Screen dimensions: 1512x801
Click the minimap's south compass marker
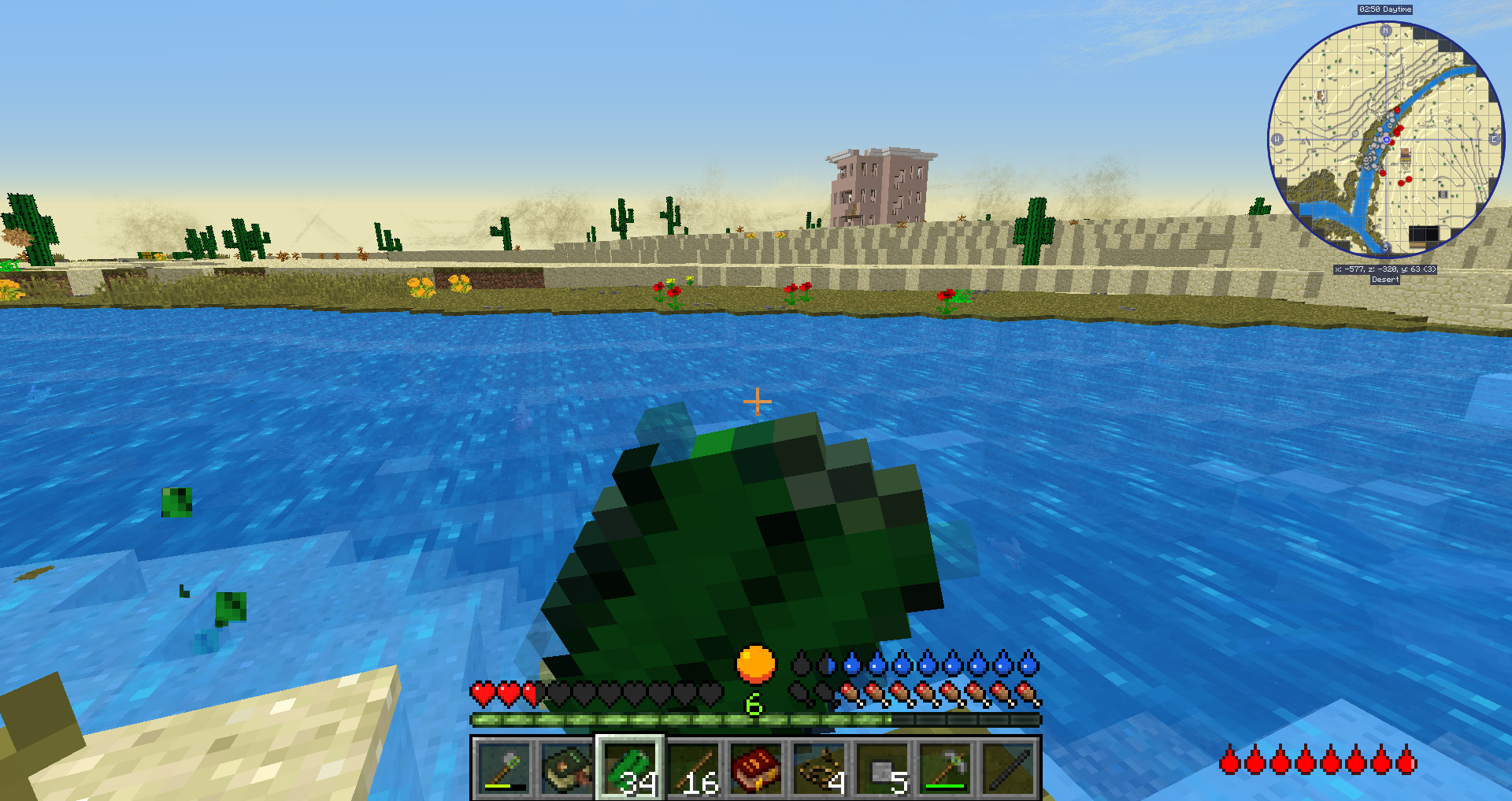[x=1385, y=247]
